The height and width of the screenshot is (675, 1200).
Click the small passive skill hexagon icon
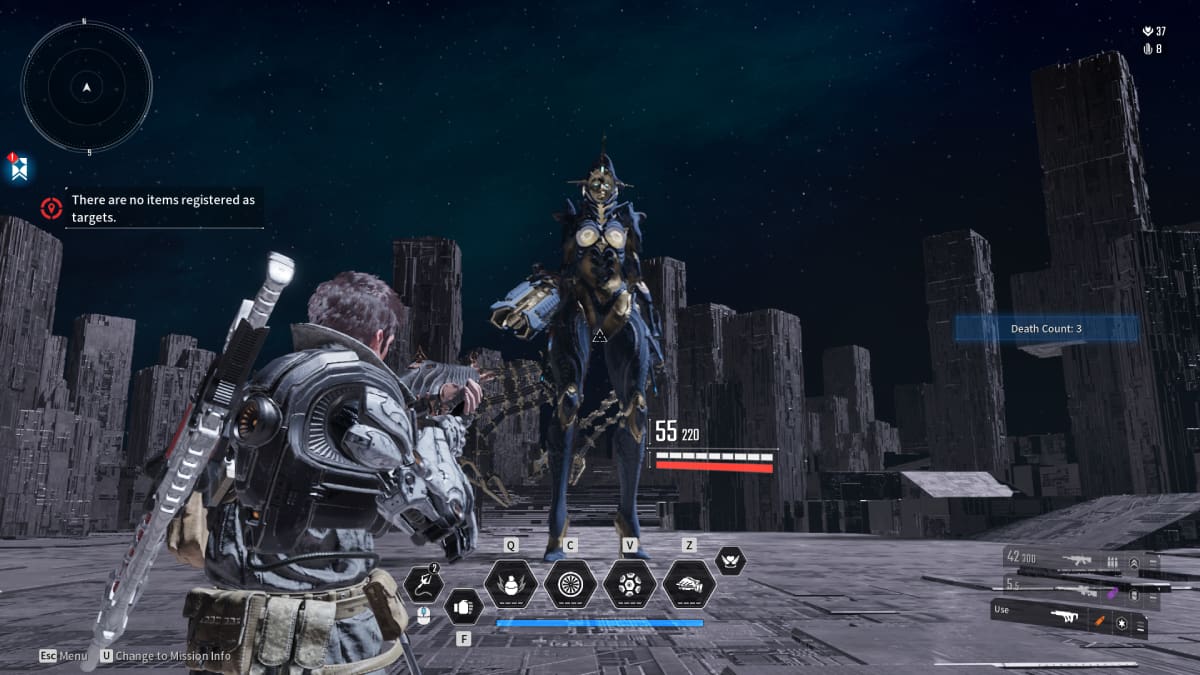pyautogui.click(x=730, y=560)
